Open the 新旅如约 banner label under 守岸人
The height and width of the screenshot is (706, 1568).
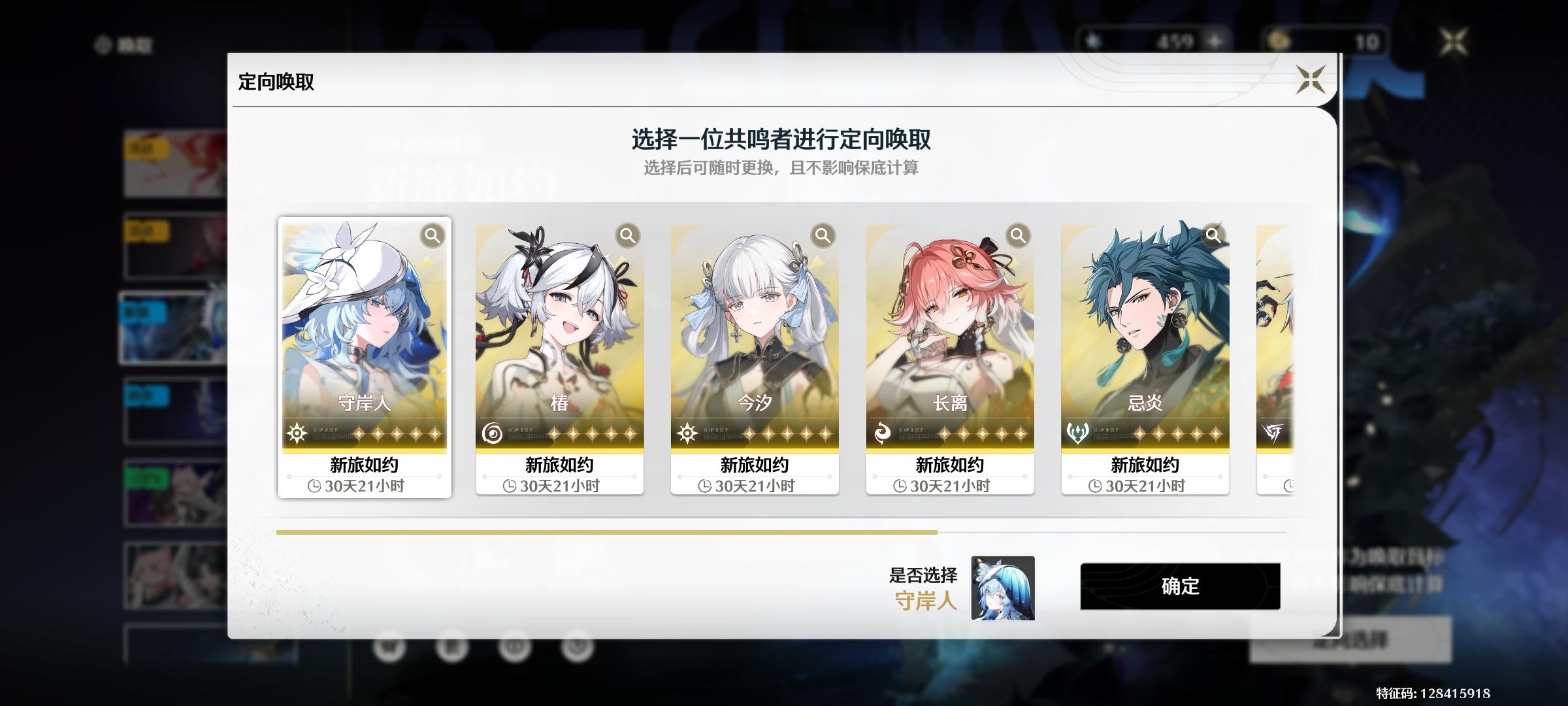tap(365, 465)
